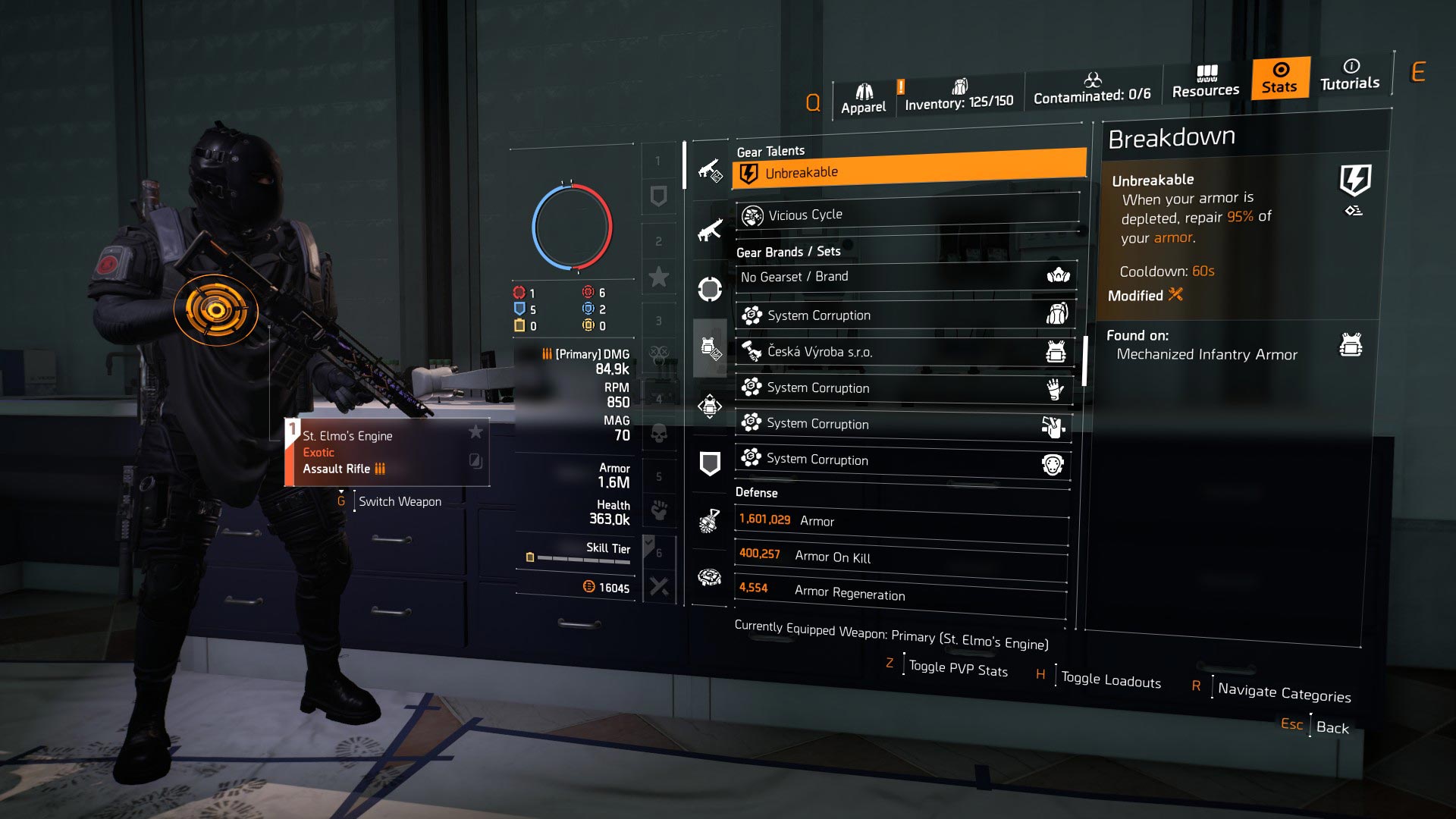This screenshot has width=1456, height=819.
Task: Select the primary weapon slot icon
Action: click(709, 171)
